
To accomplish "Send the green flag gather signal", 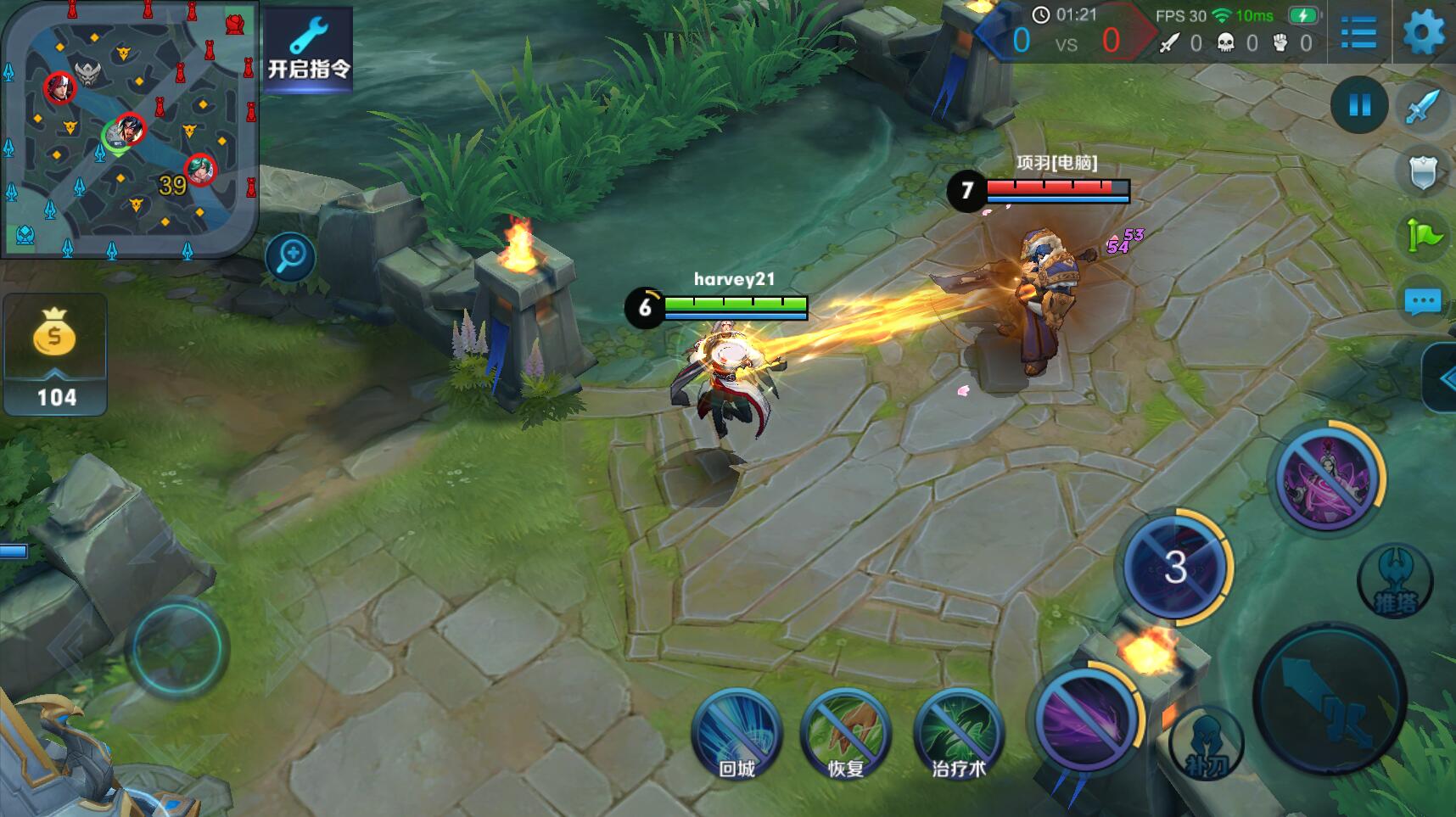I will coord(1423,236).
